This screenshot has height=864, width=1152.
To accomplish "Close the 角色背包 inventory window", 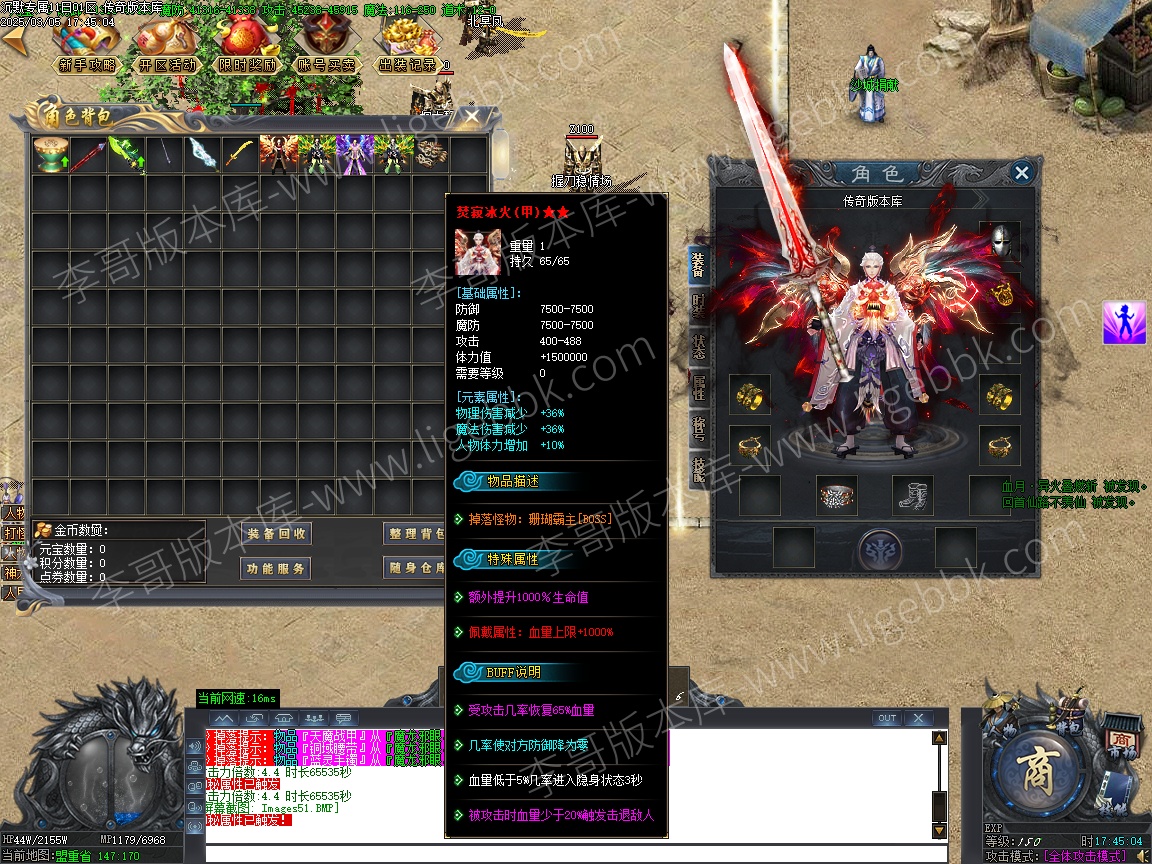I will click(472, 117).
